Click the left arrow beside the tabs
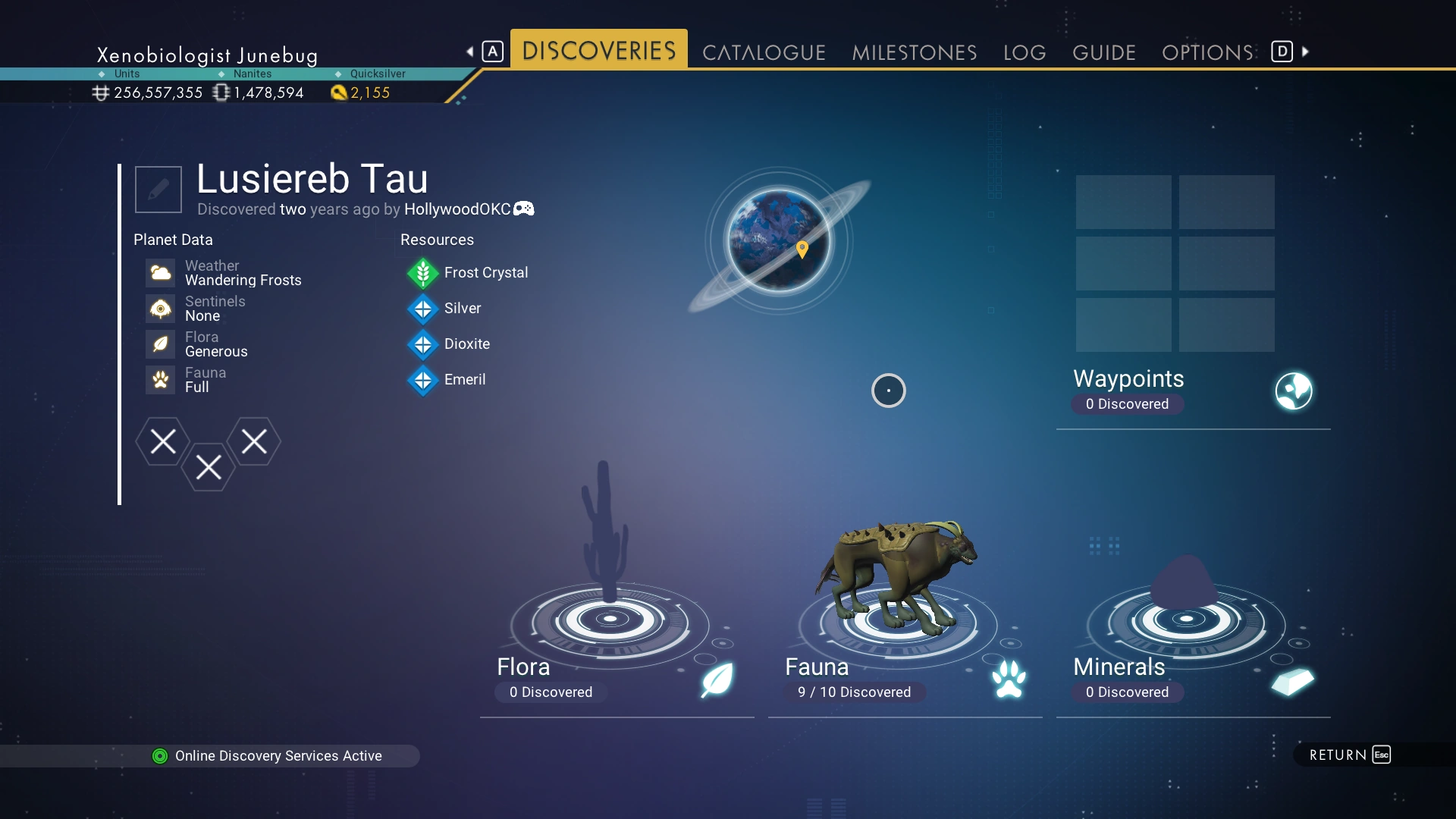The height and width of the screenshot is (819, 1456). coord(470,52)
